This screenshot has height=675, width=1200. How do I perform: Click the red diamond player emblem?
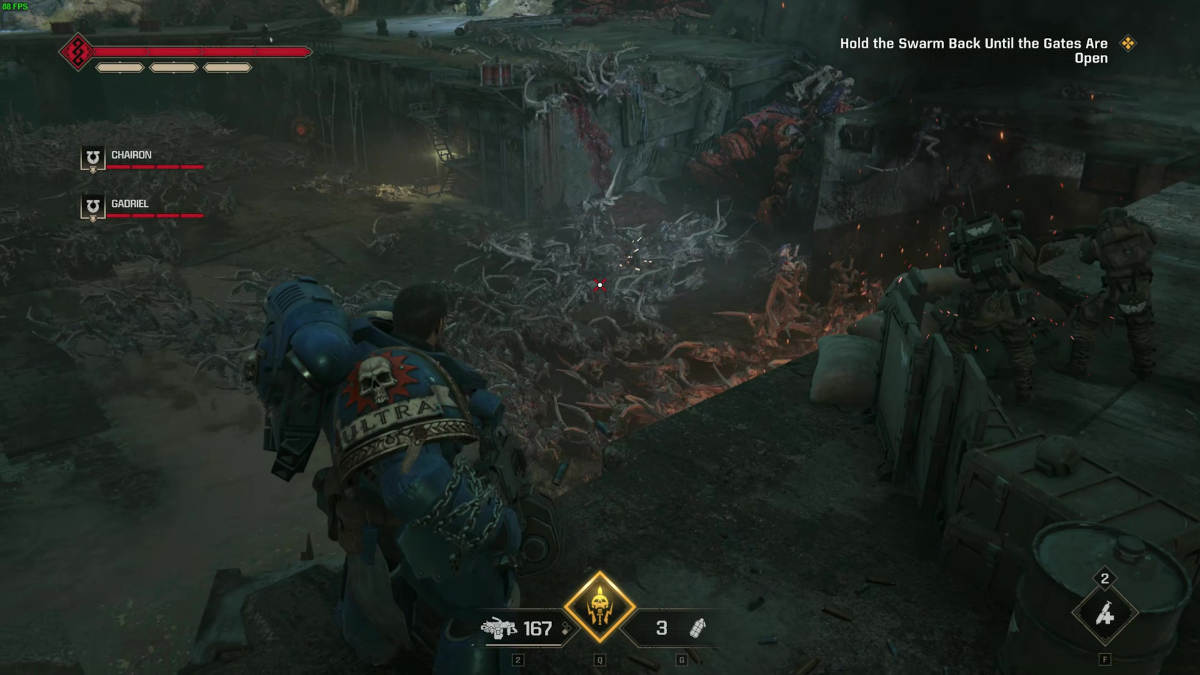pyautogui.click(x=76, y=51)
